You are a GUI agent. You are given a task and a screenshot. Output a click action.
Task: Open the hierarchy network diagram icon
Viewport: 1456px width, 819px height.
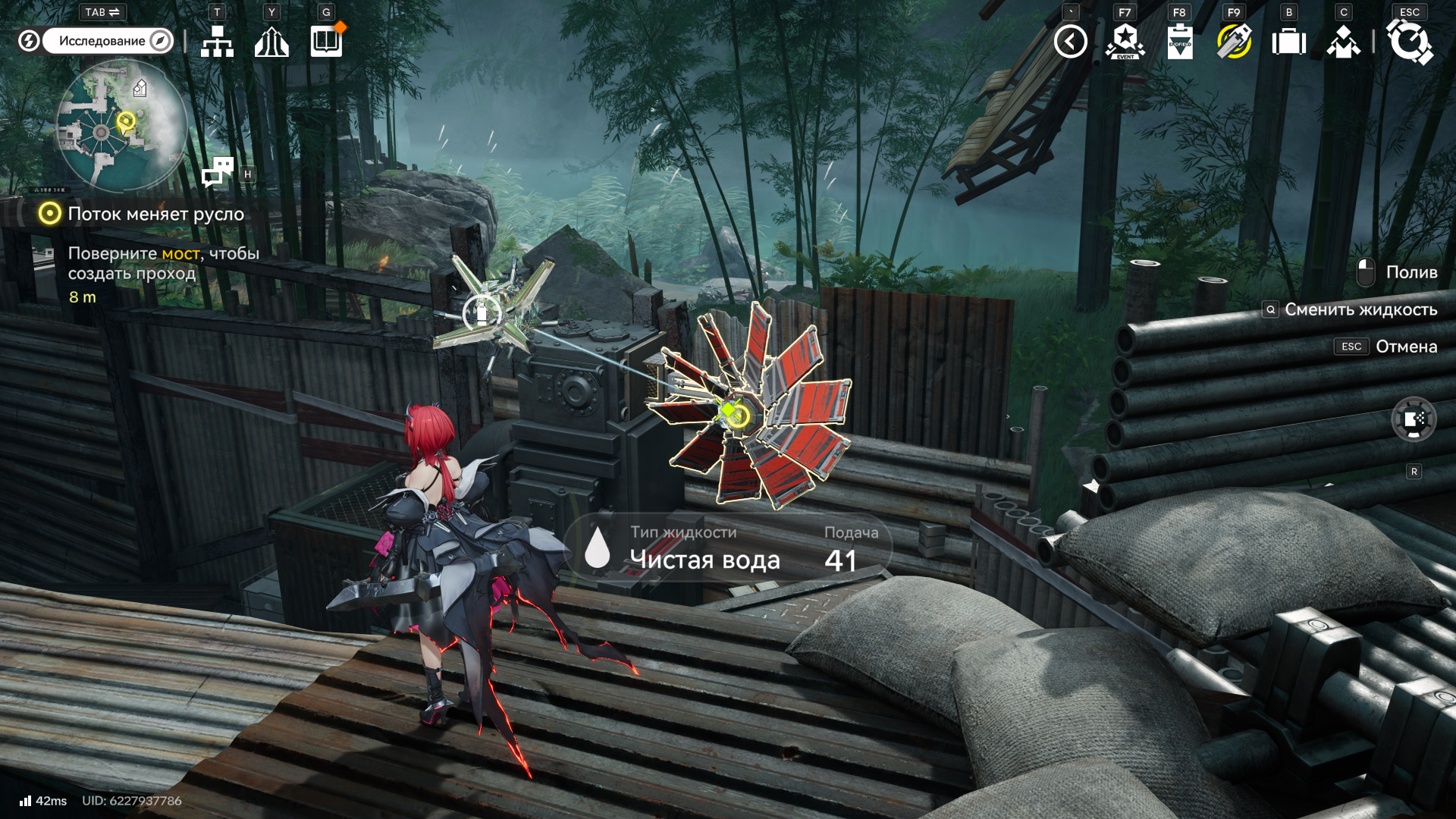coord(217,41)
